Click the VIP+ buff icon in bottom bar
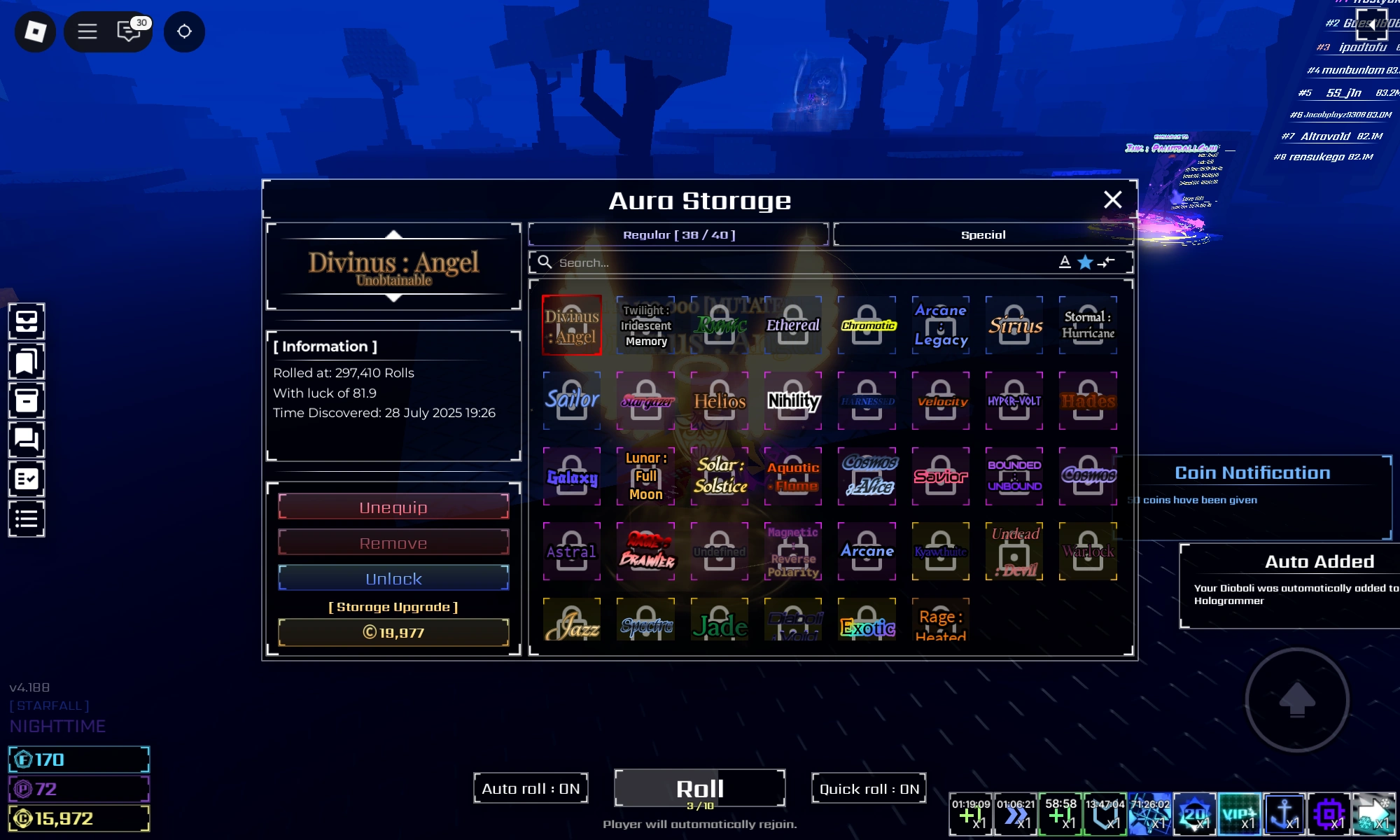This screenshot has height=840, width=1400. 1239,814
